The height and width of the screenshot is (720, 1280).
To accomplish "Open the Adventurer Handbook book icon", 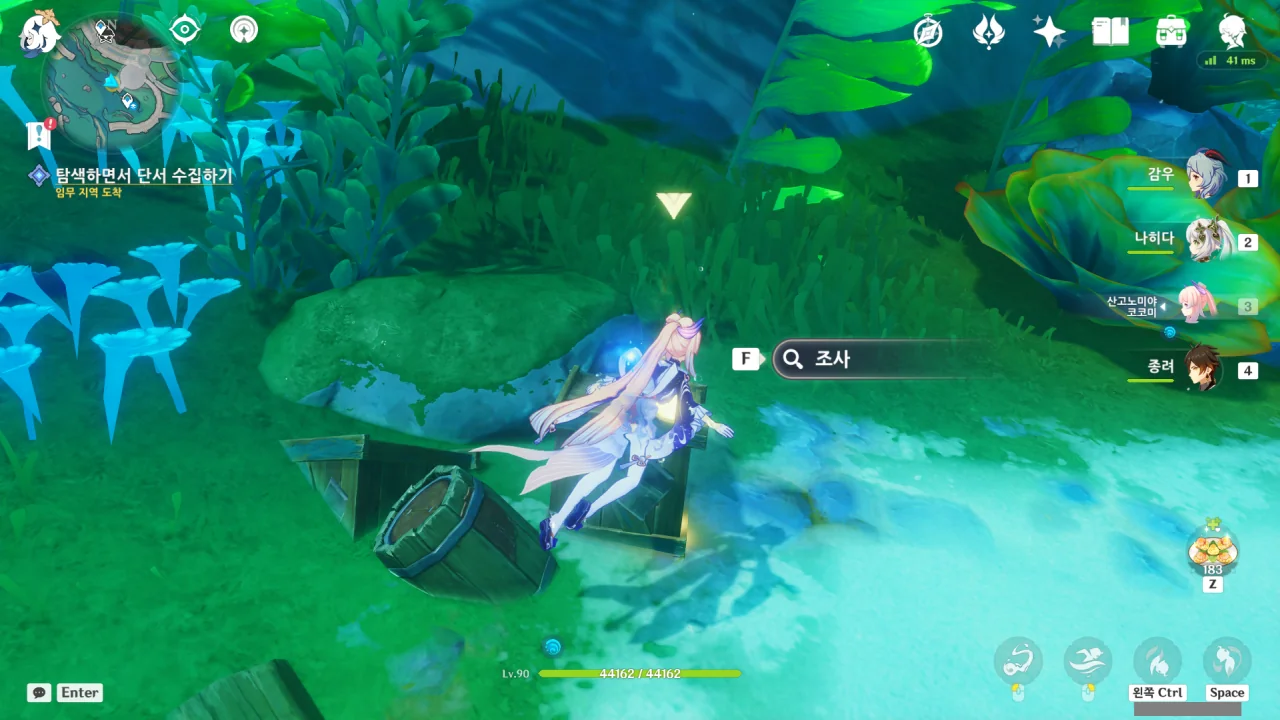I will [x=1110, y=33].
